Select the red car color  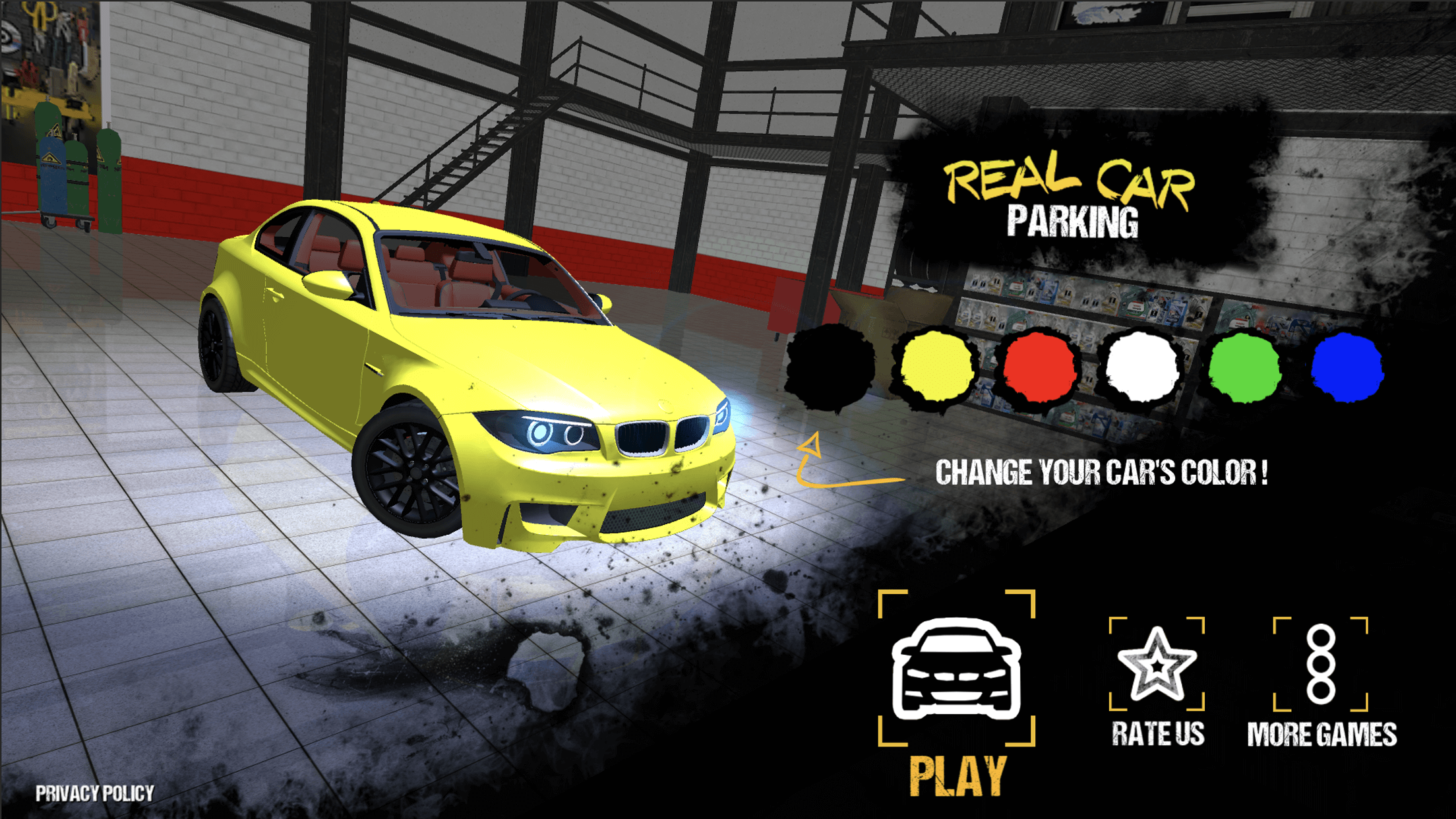[1038, 367]
